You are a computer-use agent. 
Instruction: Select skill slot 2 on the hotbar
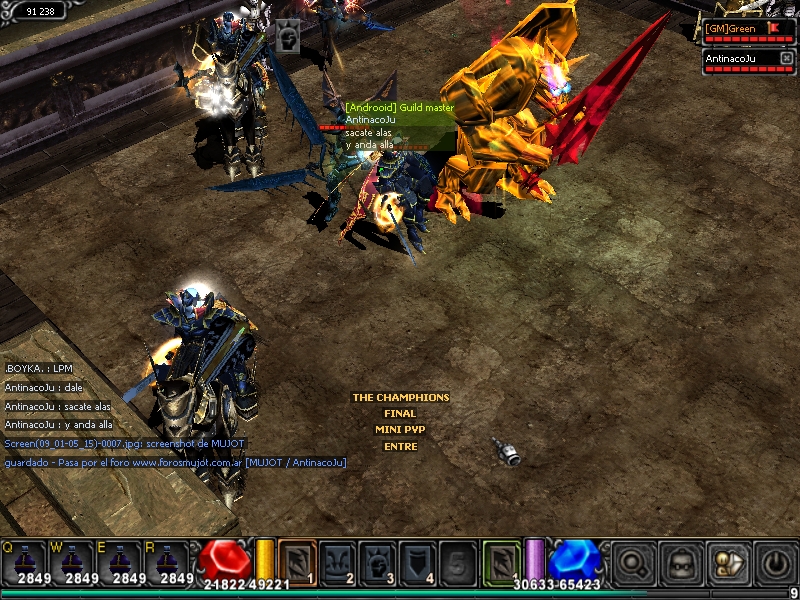click(x=337, y=561)
